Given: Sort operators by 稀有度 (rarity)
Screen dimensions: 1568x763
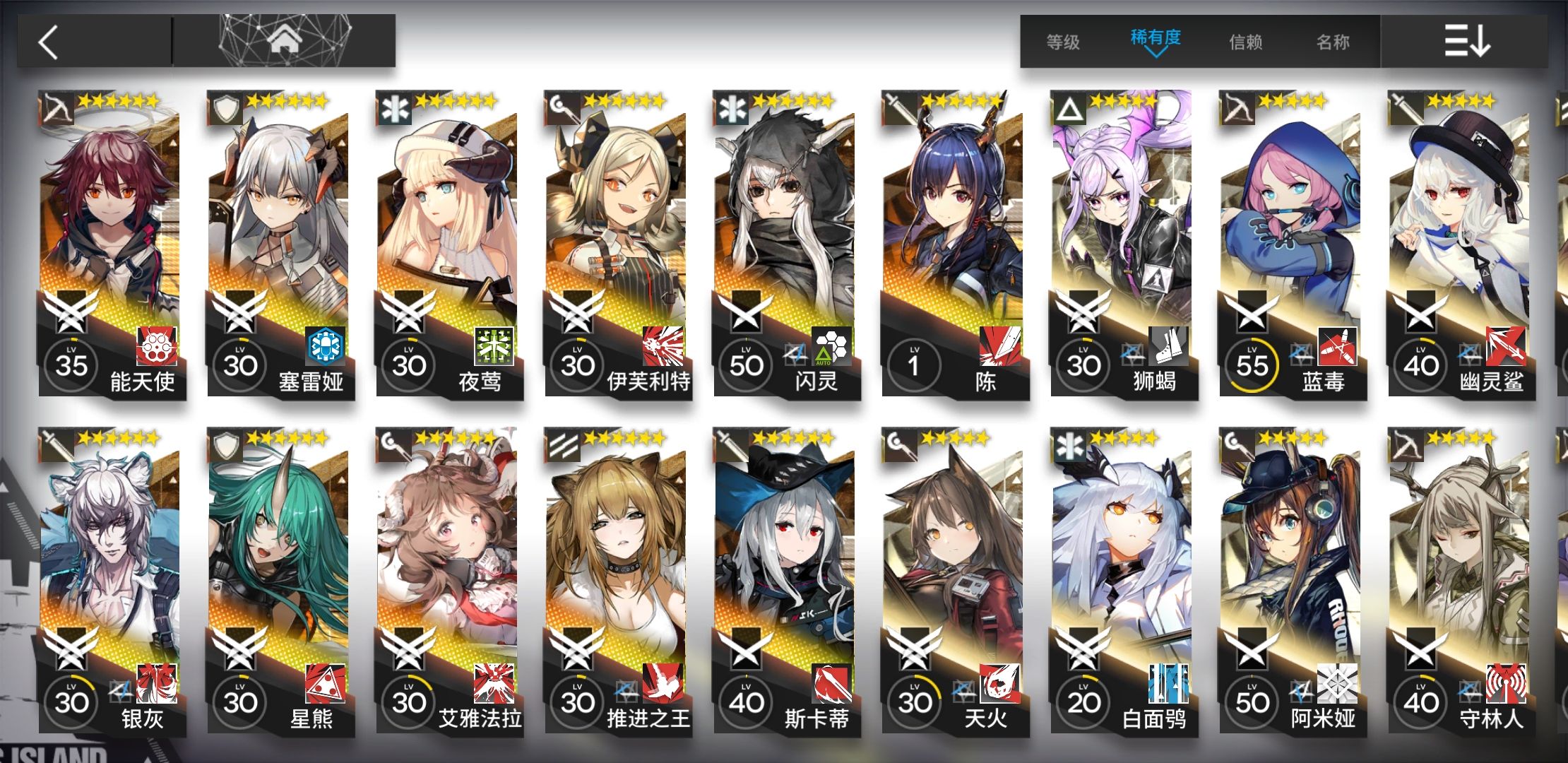Looking at the screenshot, I should tap(1156, 40).
